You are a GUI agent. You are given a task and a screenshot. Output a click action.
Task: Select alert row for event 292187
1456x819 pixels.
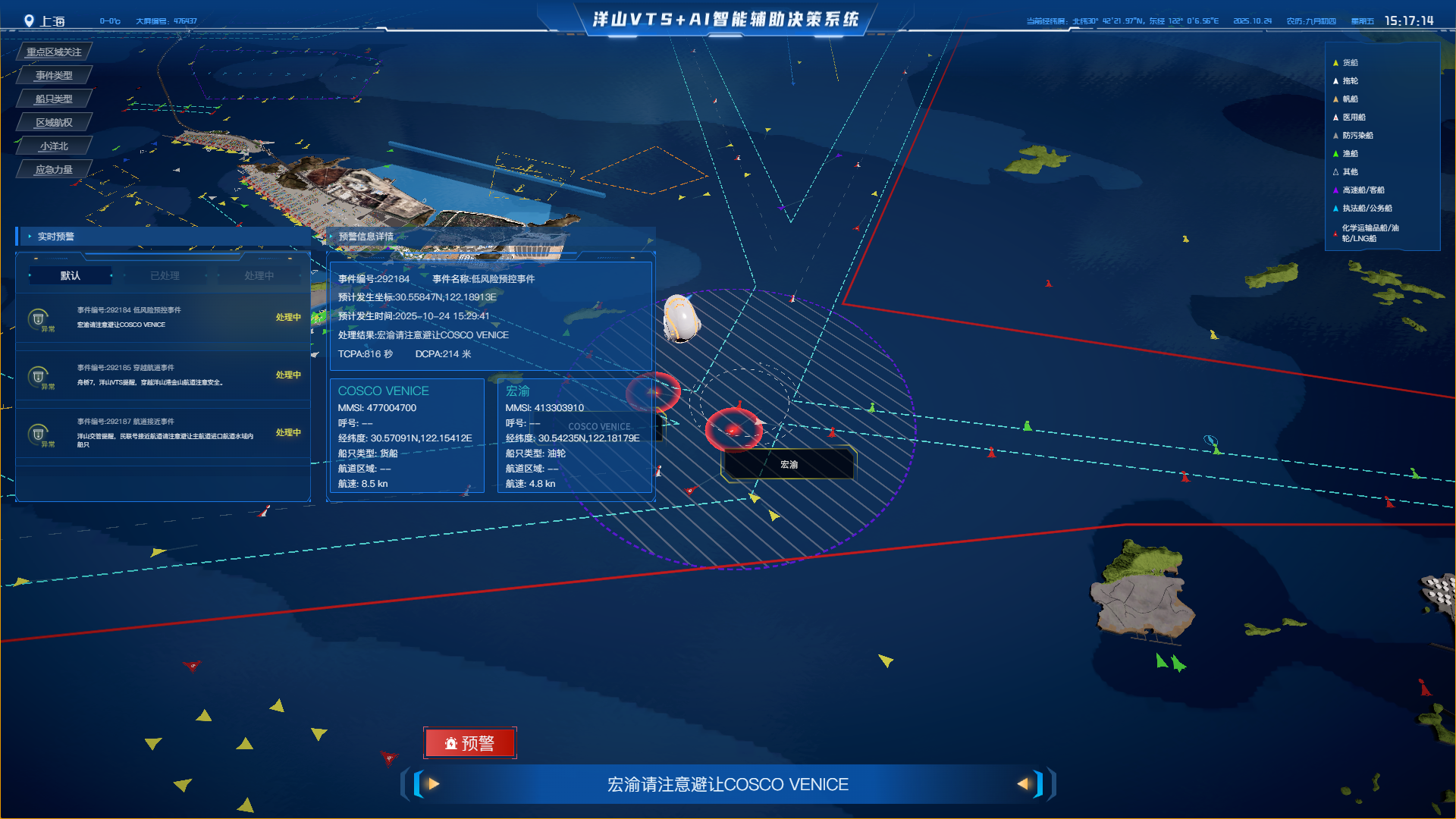tap(163, 433)
